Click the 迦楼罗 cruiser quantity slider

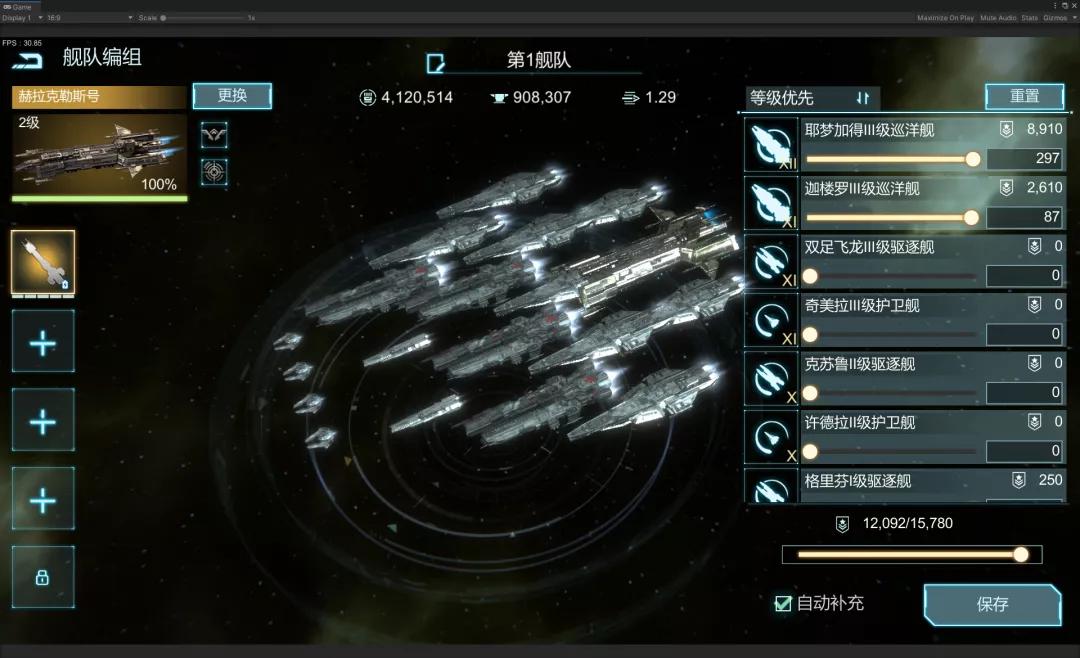[892, 218]
